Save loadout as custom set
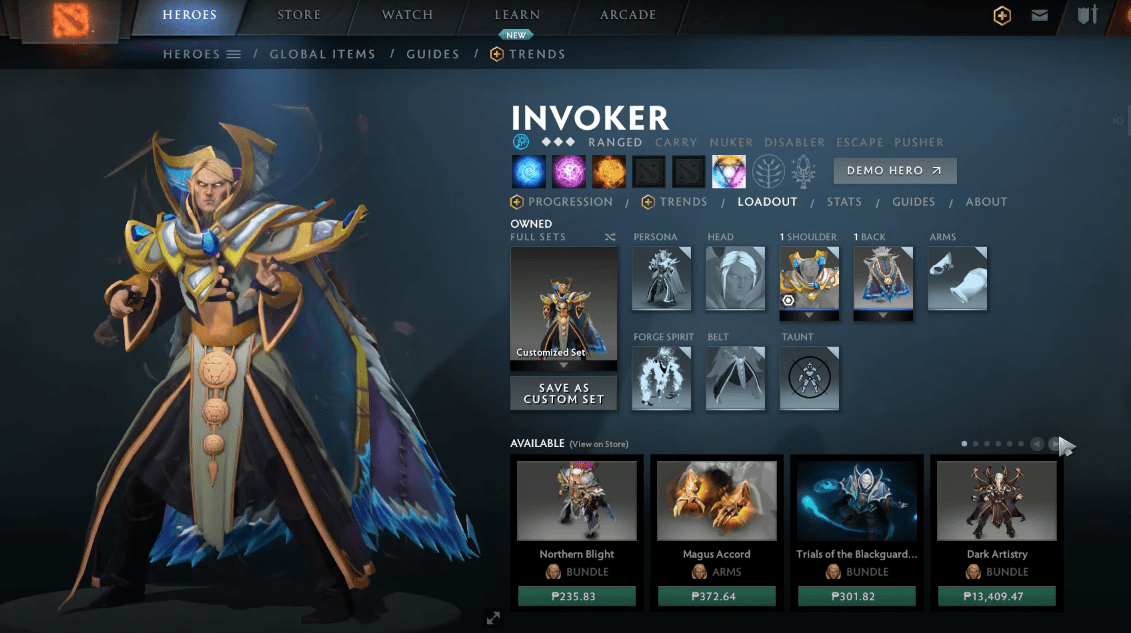The height and width of the screenshot is (633, 1131). pos(563,393)
